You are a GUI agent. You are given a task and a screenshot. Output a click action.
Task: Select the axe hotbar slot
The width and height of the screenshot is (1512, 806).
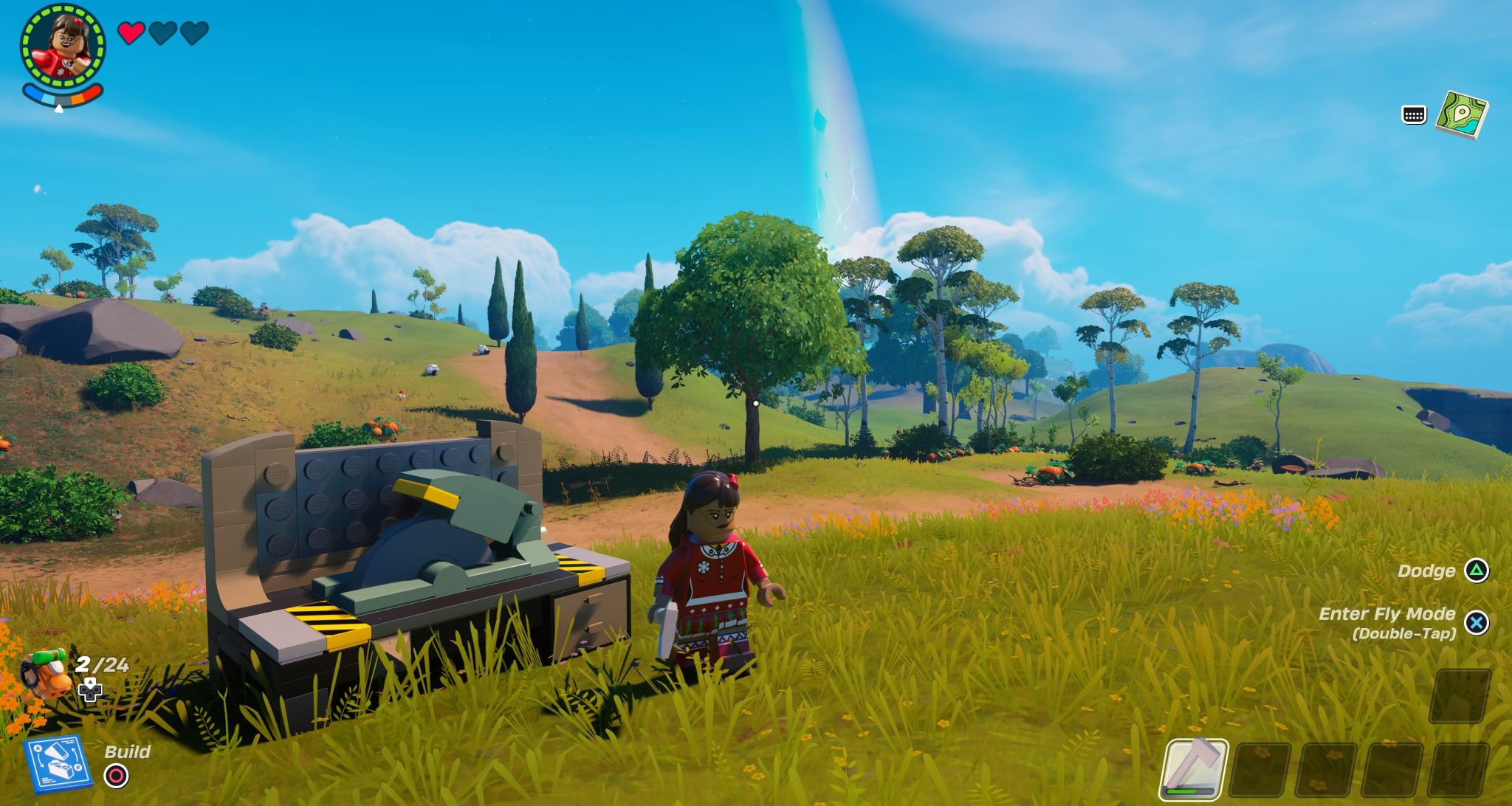(x=1194, y=769)
